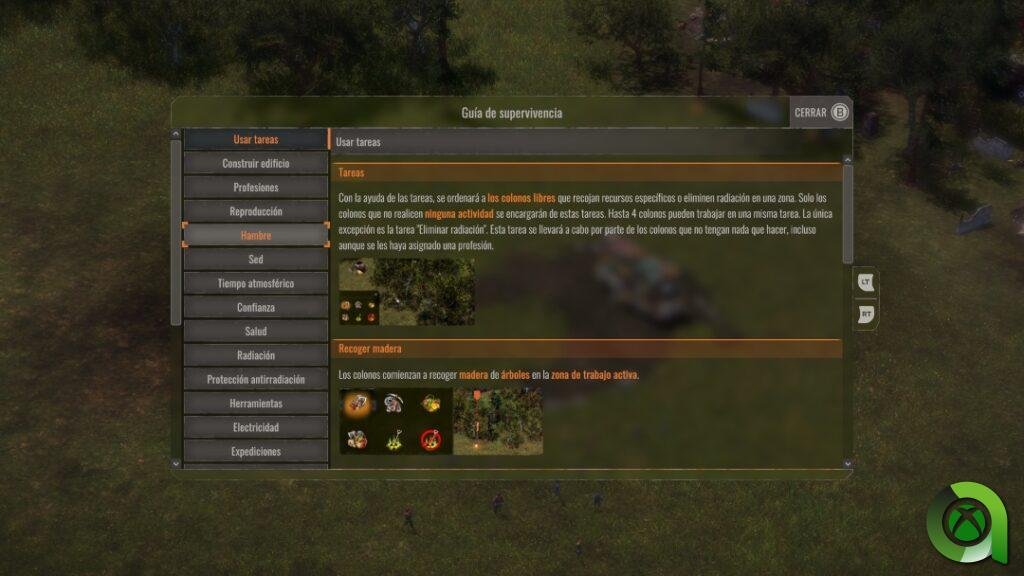Open the highlighted Hambre topic

[256, 235]
